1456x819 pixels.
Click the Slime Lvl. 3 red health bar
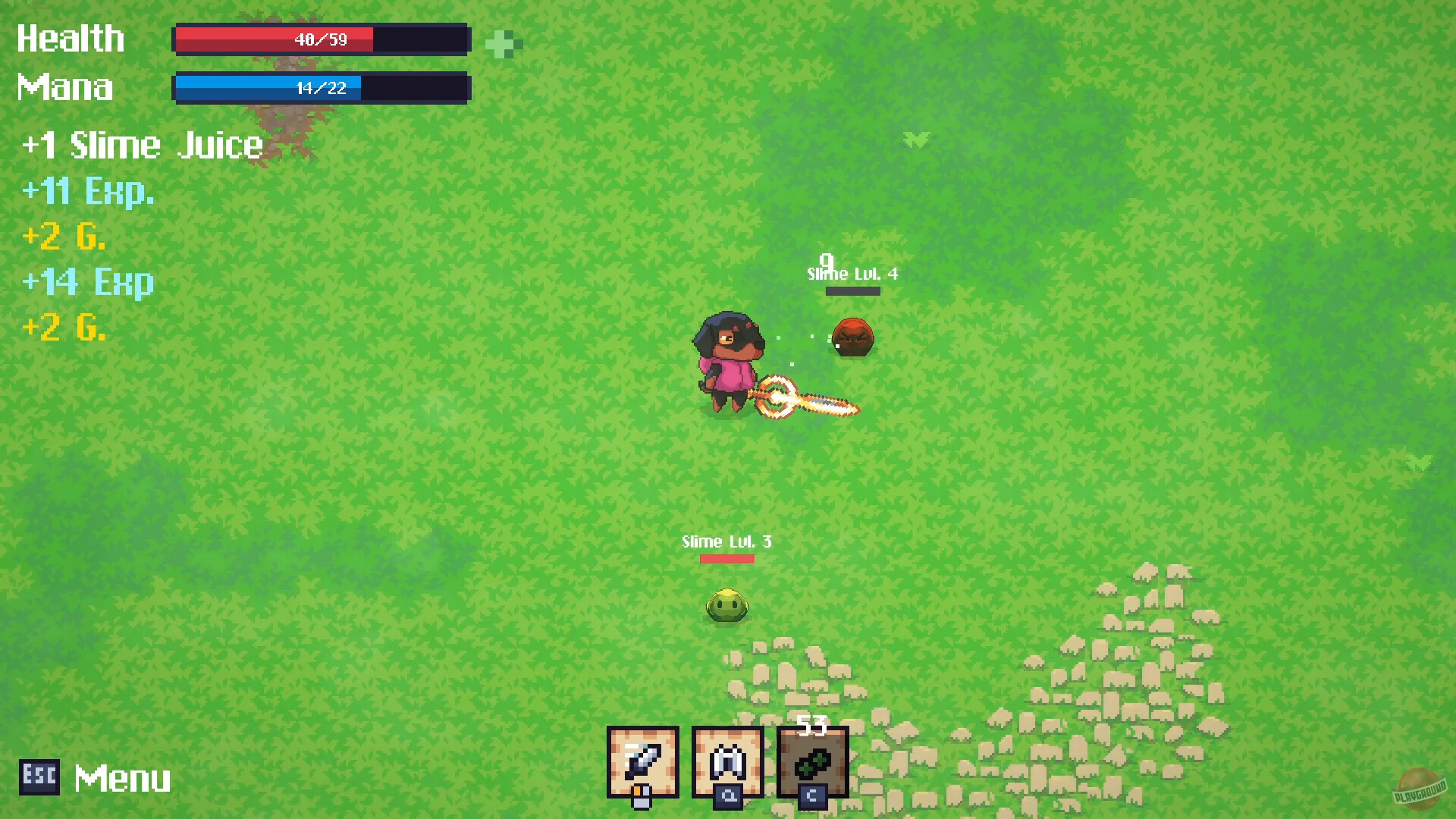tap(726, 557)
